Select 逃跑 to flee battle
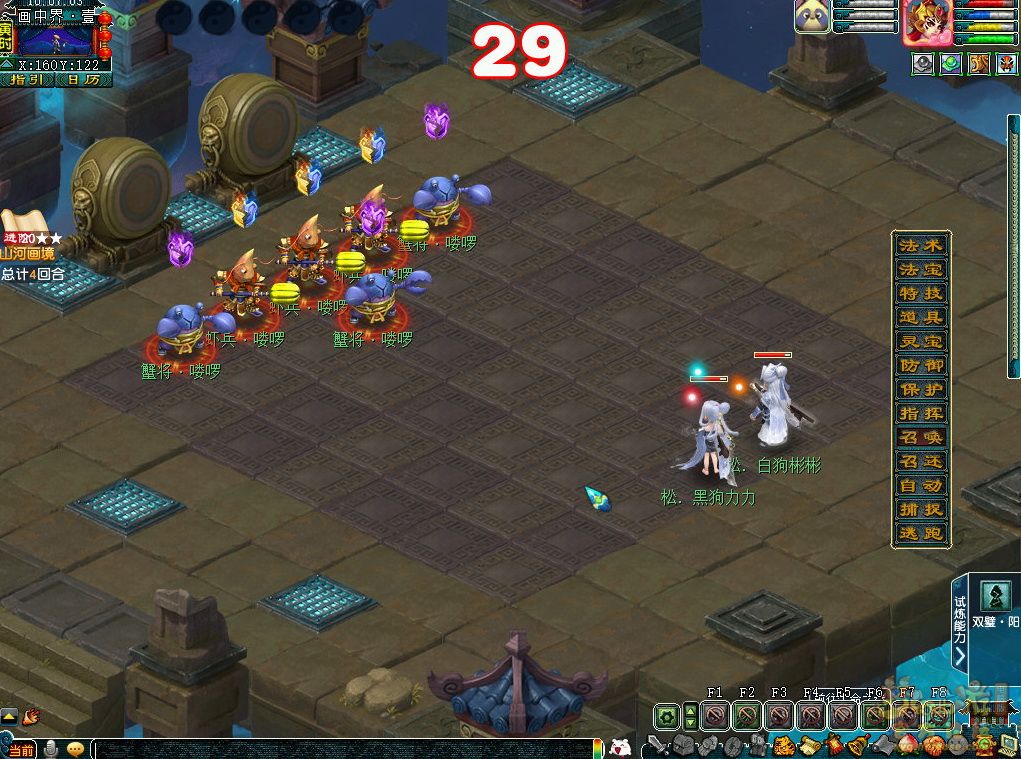Viewport: 1021px width, 759px height. click(921, 534)
